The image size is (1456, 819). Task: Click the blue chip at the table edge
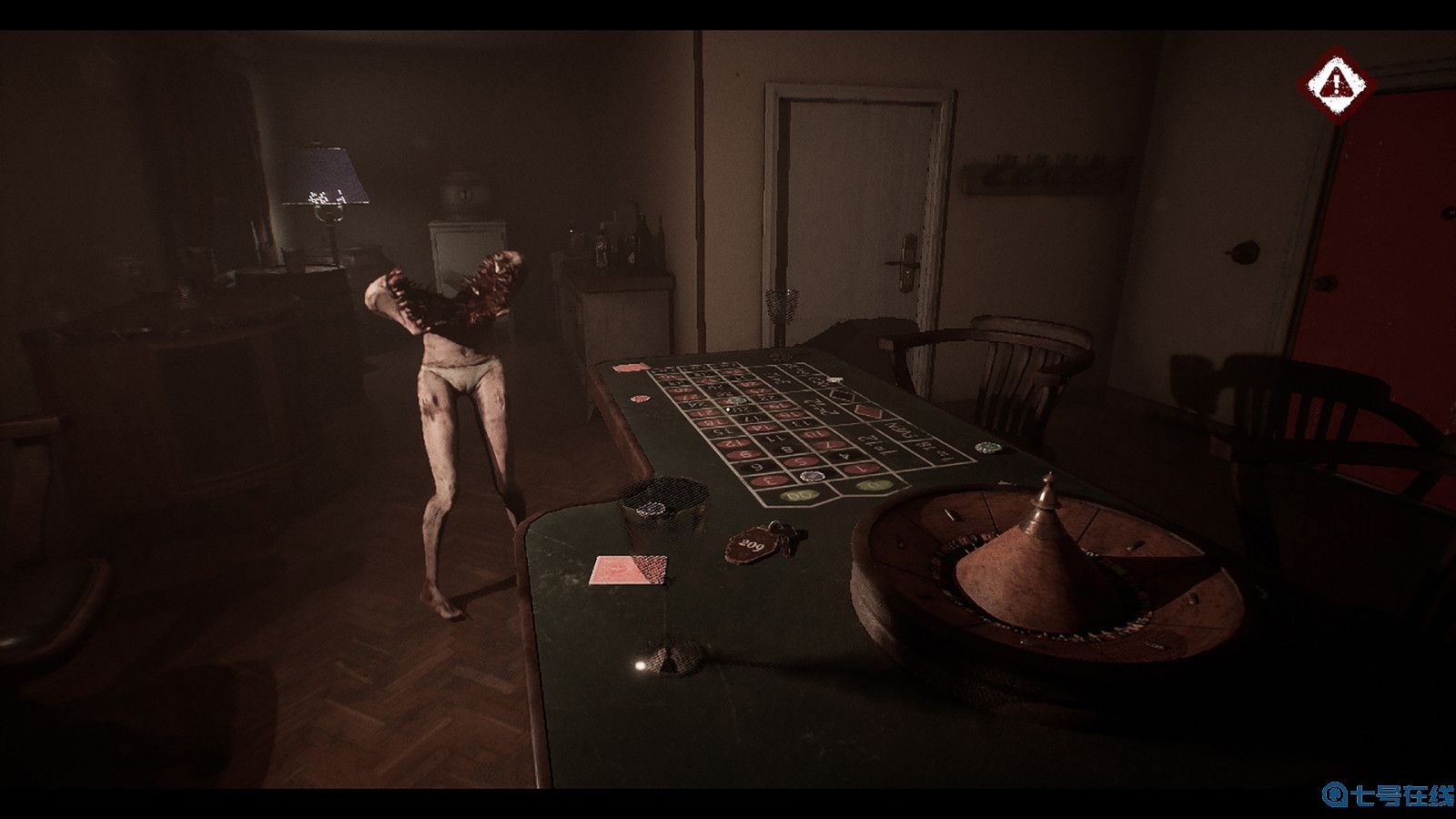[x=988, y=447]
